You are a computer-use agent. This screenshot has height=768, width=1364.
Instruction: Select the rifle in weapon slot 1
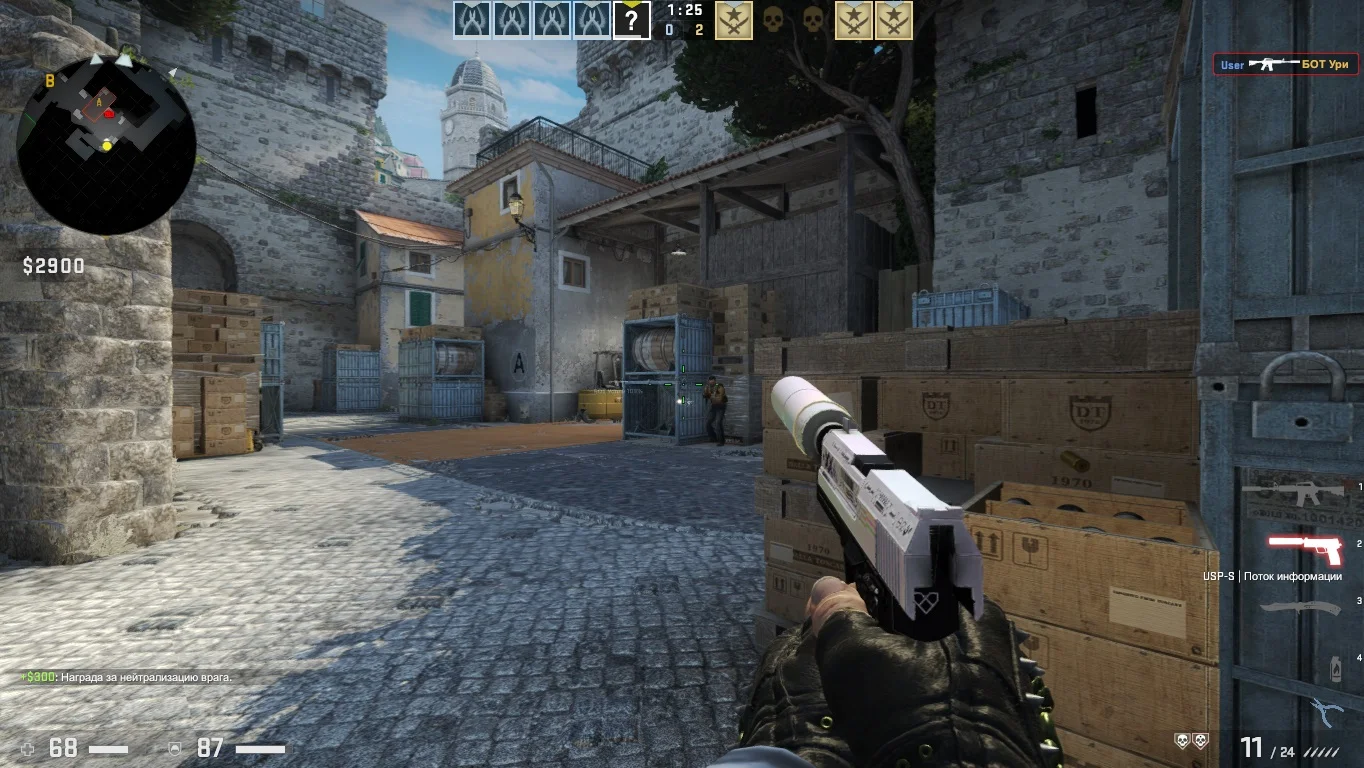[x=1292, y=492]
